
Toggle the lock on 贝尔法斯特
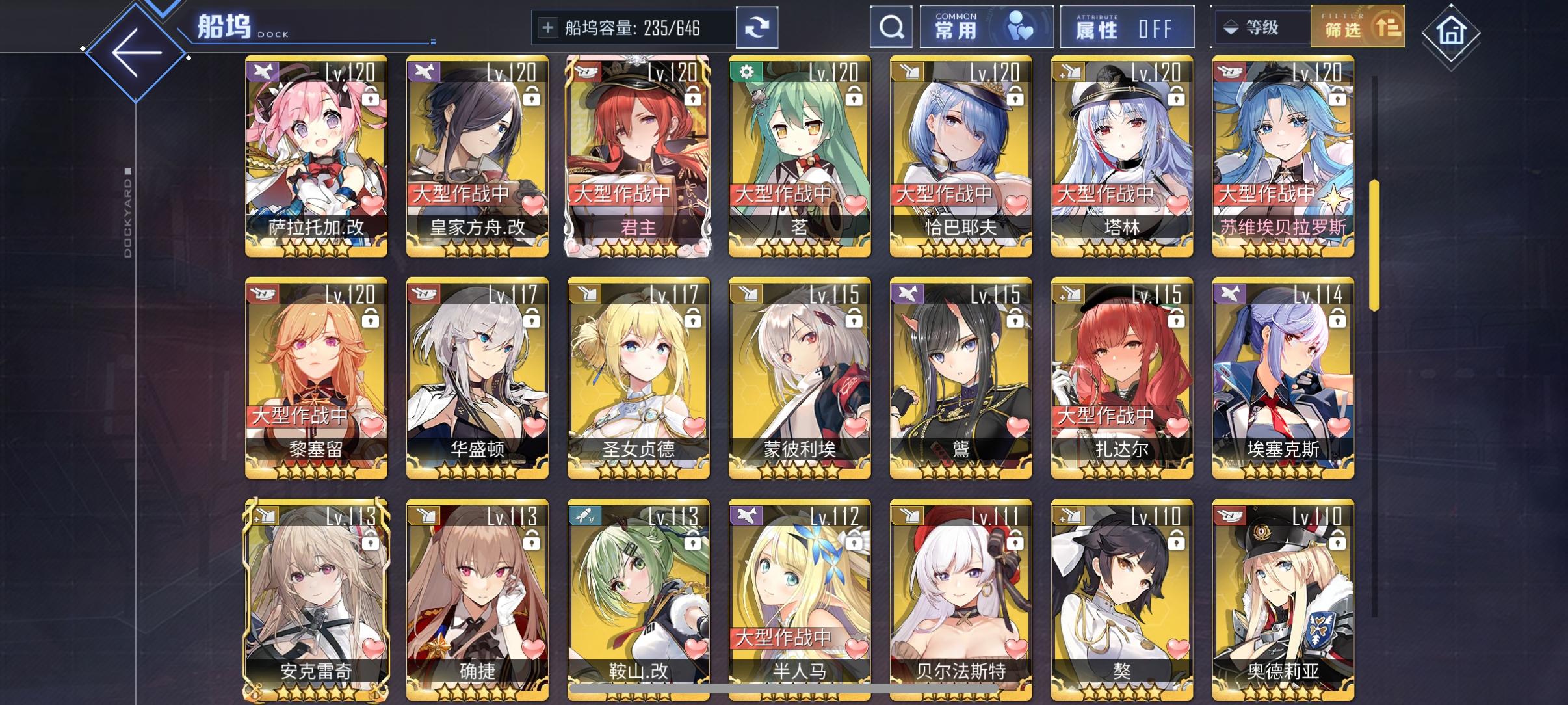[1017, 540]
